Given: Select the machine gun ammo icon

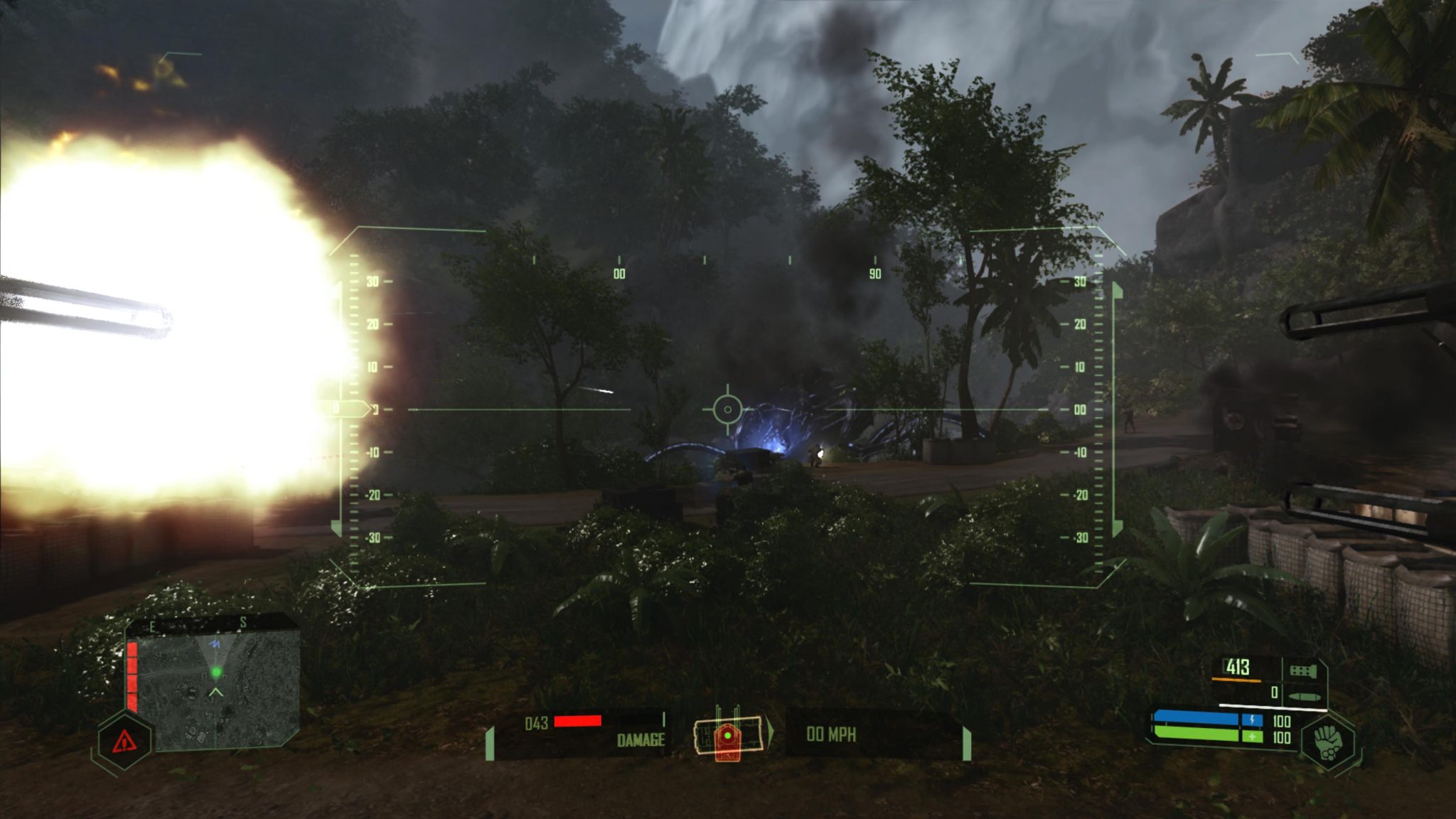Looking at the screenshot, I should [1302, 669].
